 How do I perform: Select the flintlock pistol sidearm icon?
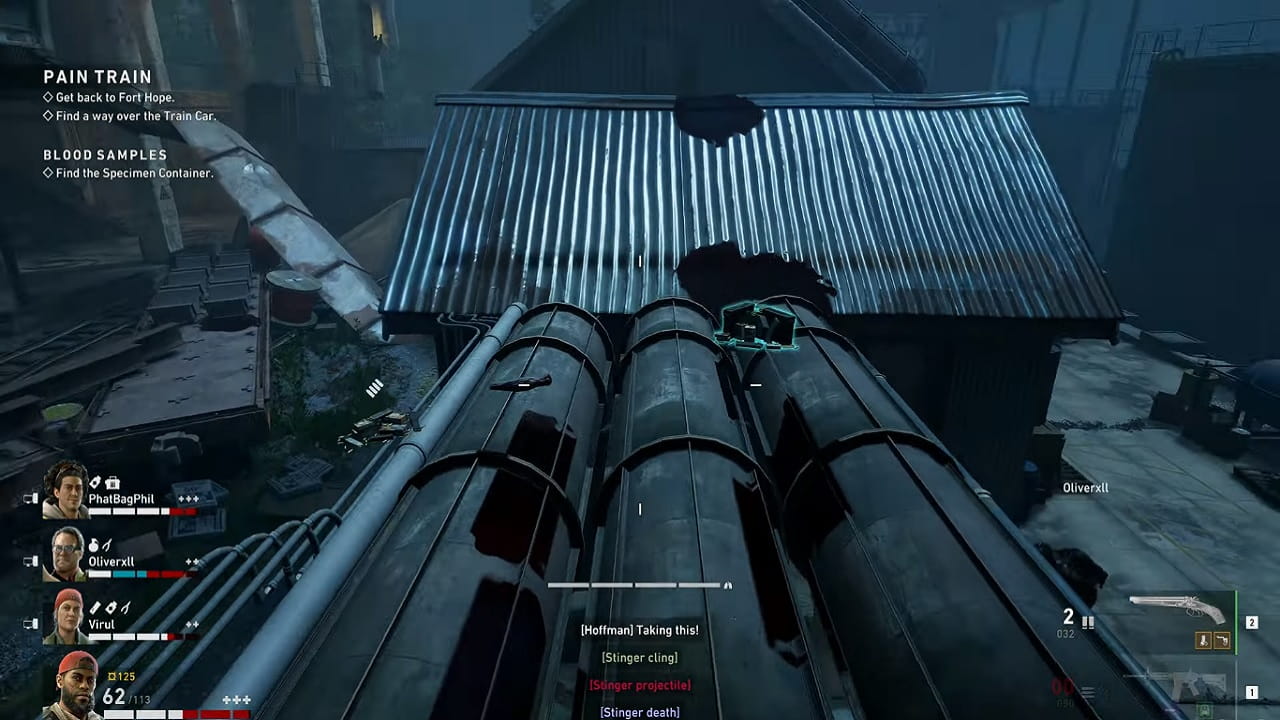pyautogui.click(x=1178, y=604)
